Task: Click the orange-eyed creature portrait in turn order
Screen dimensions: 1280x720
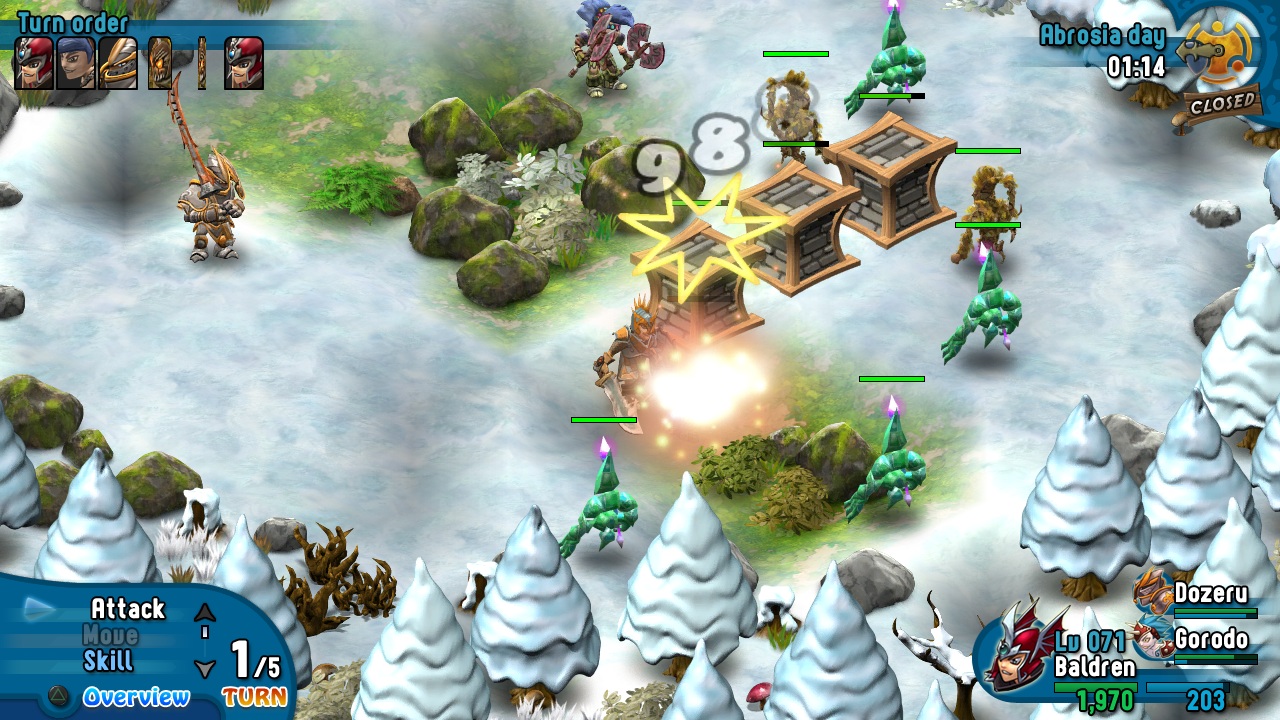Action: pos(160,63)
